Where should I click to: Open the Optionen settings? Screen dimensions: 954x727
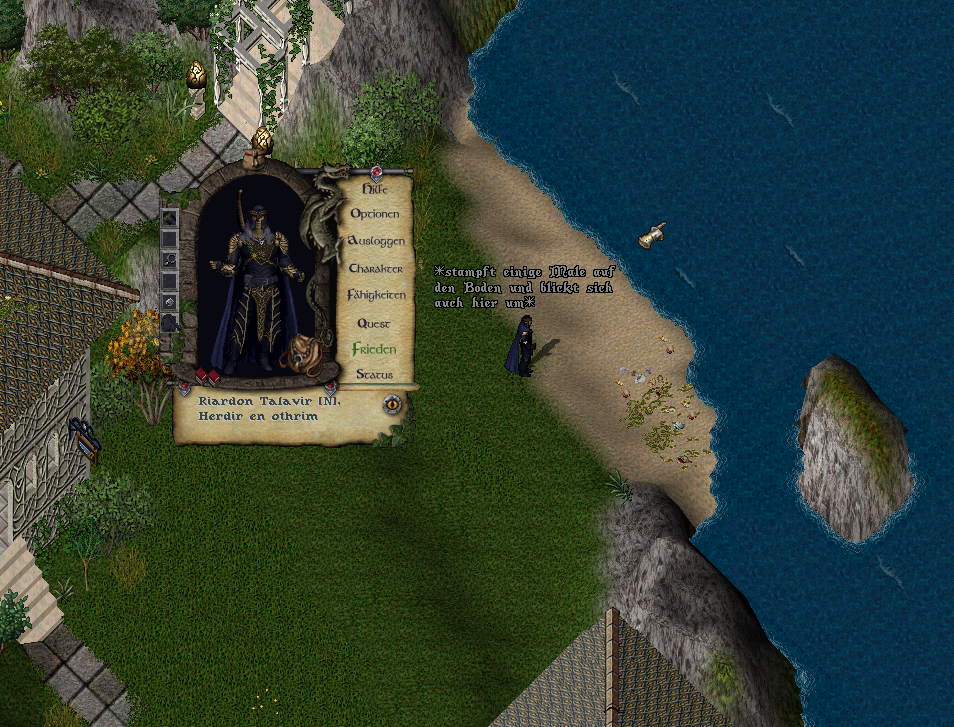click(375, 214)
